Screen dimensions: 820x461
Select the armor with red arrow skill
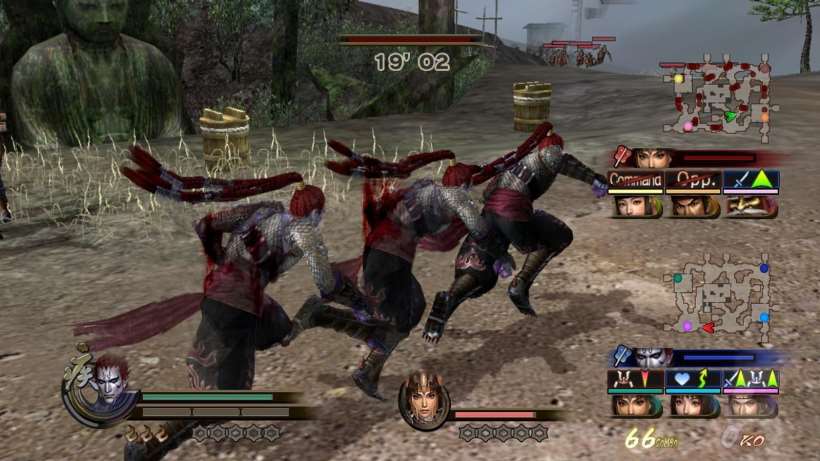635,380
